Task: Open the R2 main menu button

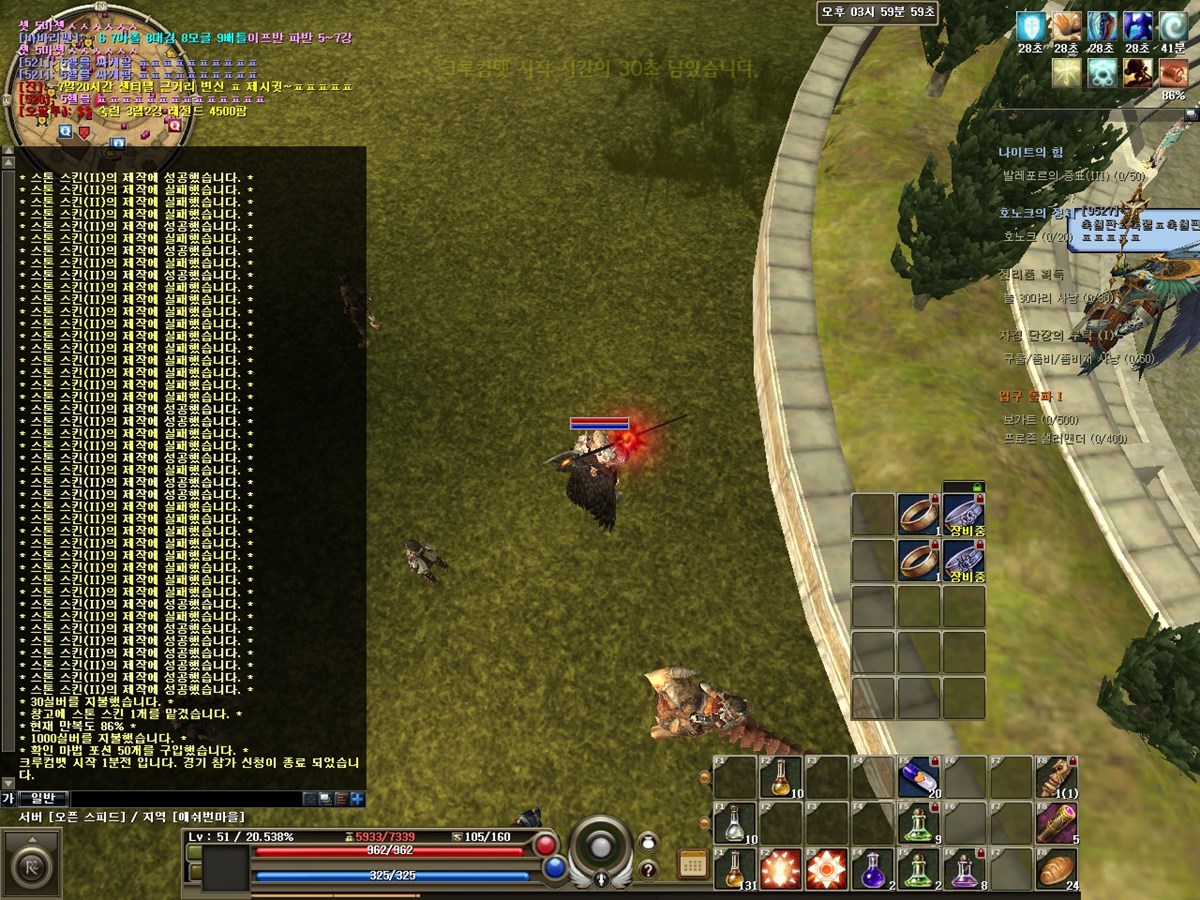Action: [29, 858]
